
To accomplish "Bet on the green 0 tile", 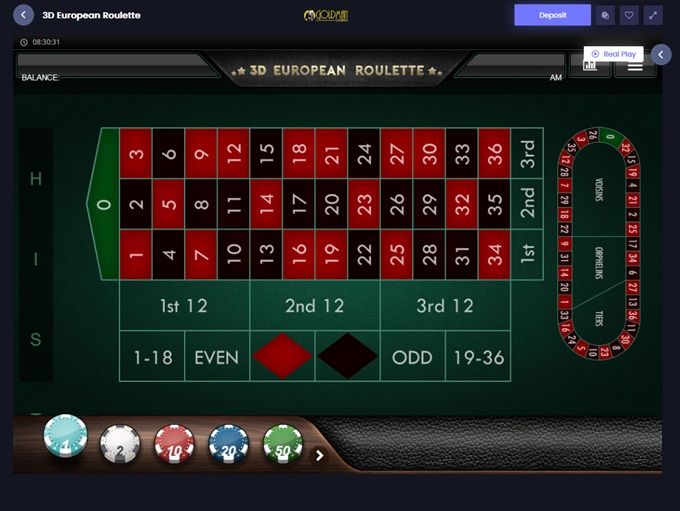I will (104, 204).
